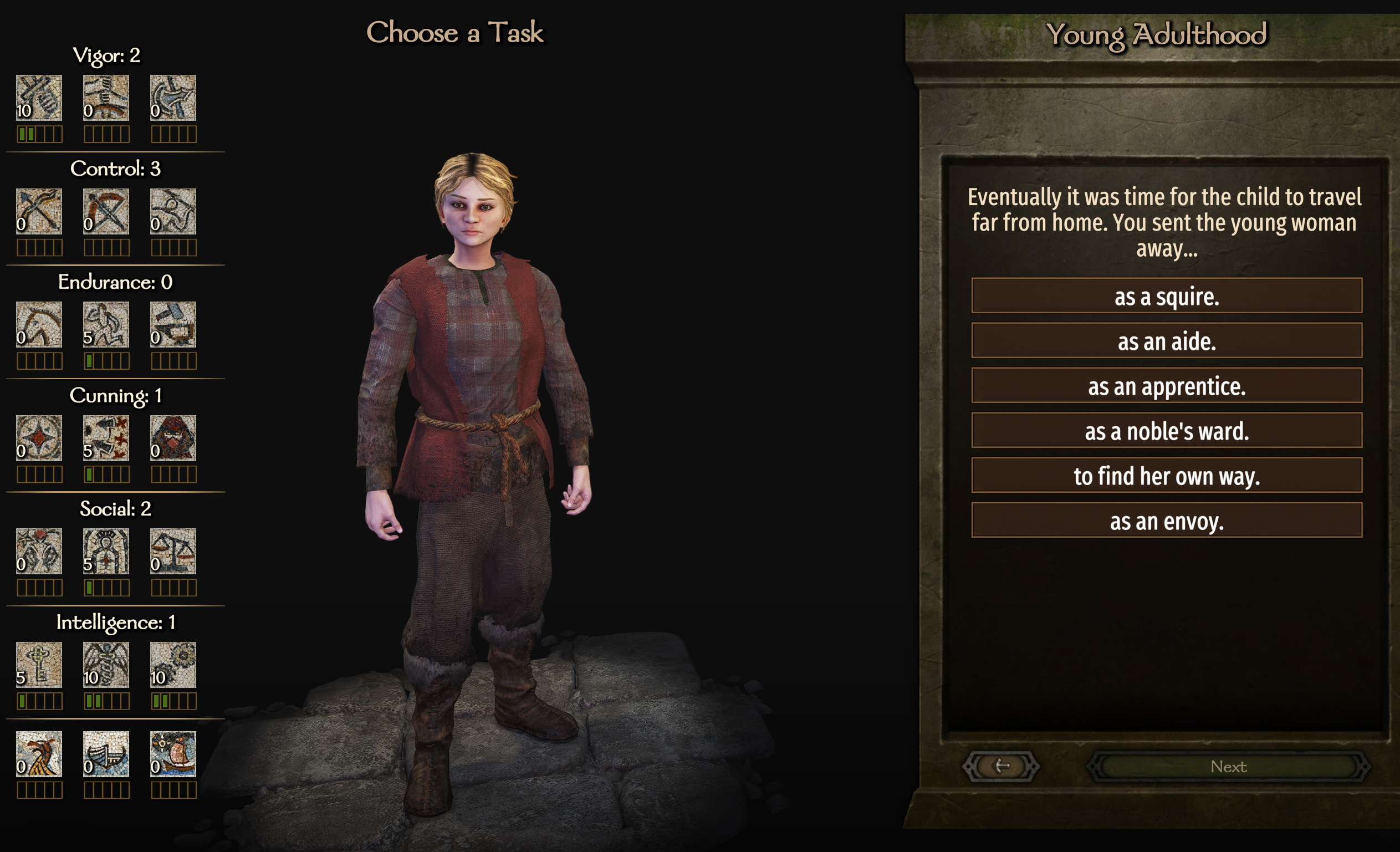Viewport: 1400px width, 852px height.
Task: Select the Medicine caduceus skill icon
Action: pos(106,665)
